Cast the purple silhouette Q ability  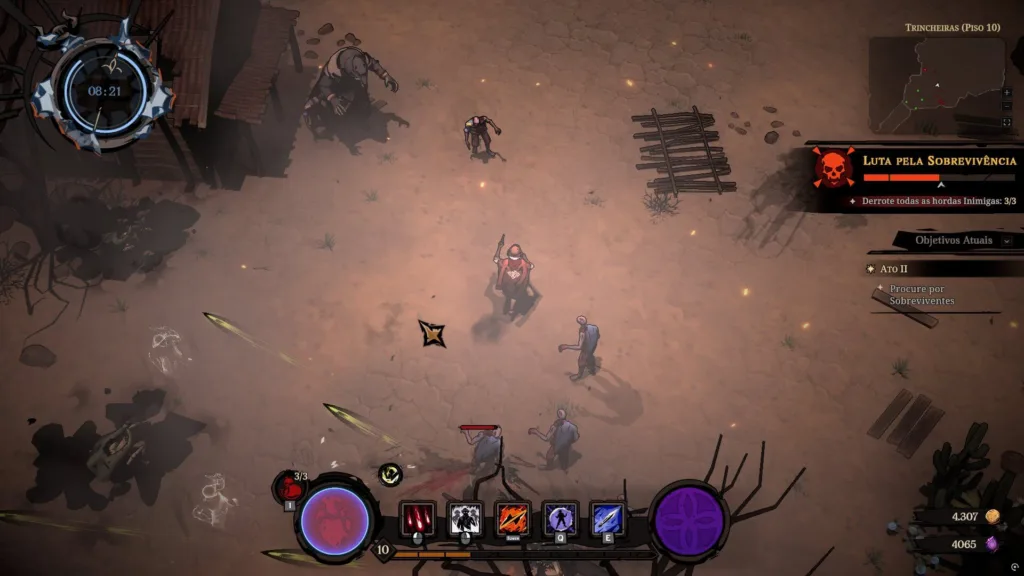click(x=560, y=519)
